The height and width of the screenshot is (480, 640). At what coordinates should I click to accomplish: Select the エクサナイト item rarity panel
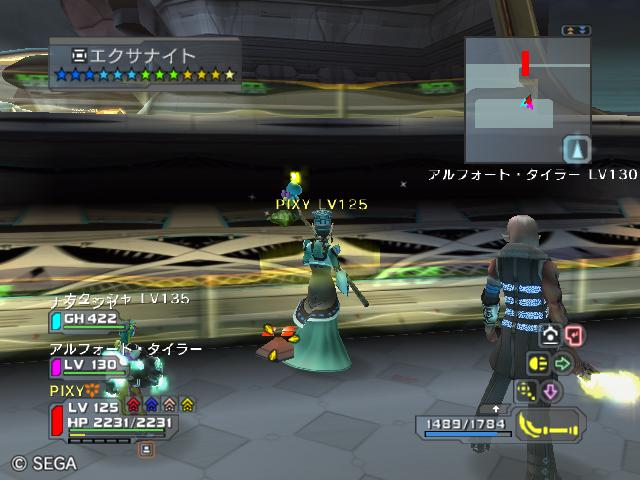pyautogui.click(x=145, y=64)
